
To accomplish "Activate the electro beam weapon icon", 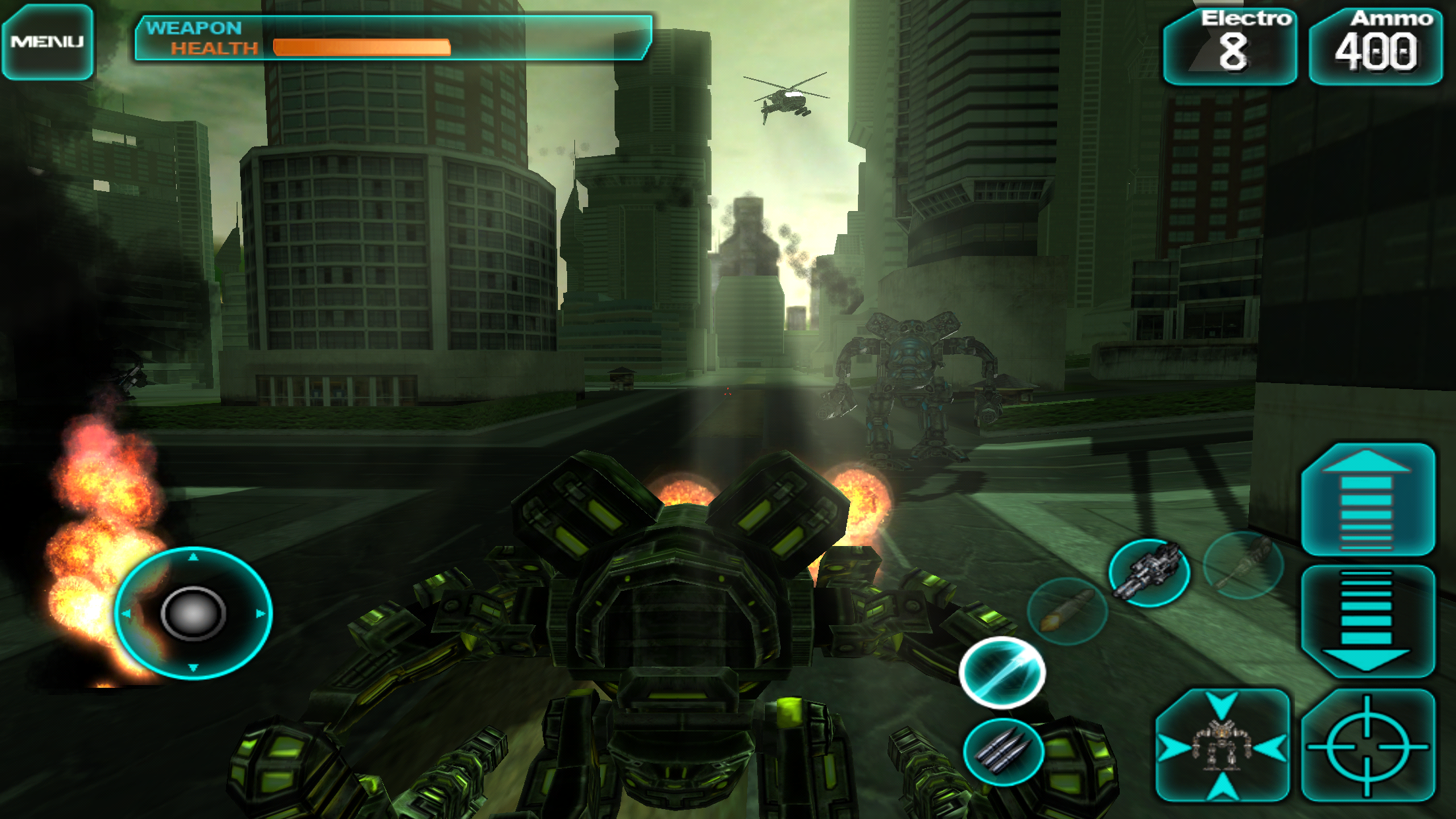I will tap(1002, 673).
